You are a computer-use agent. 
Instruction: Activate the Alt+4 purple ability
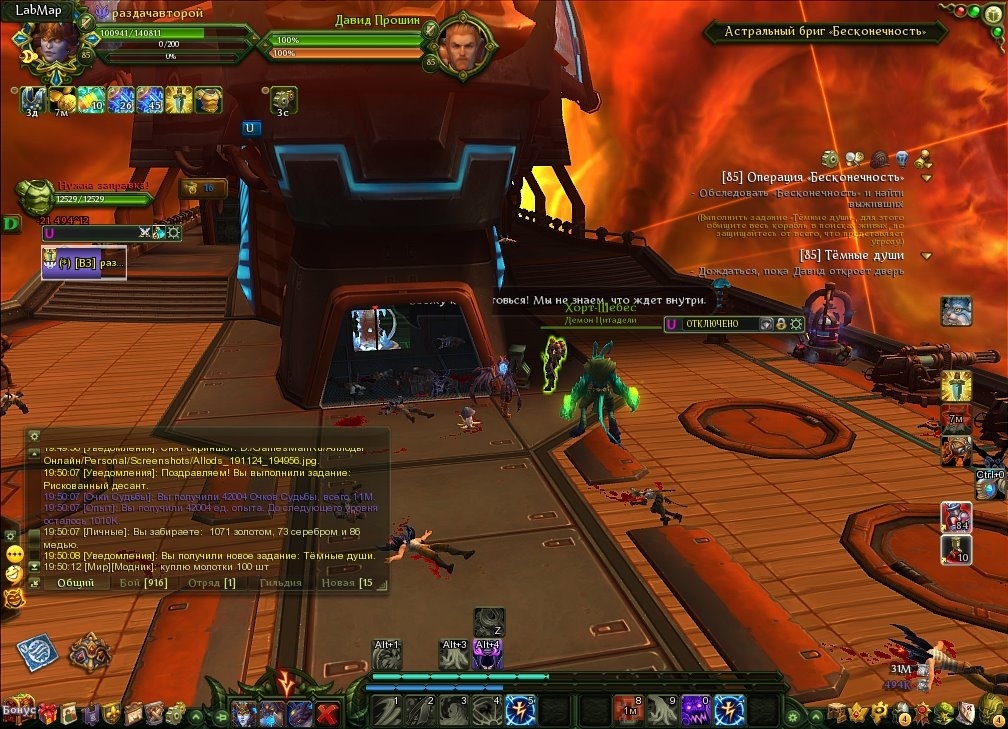coord(487,655)
